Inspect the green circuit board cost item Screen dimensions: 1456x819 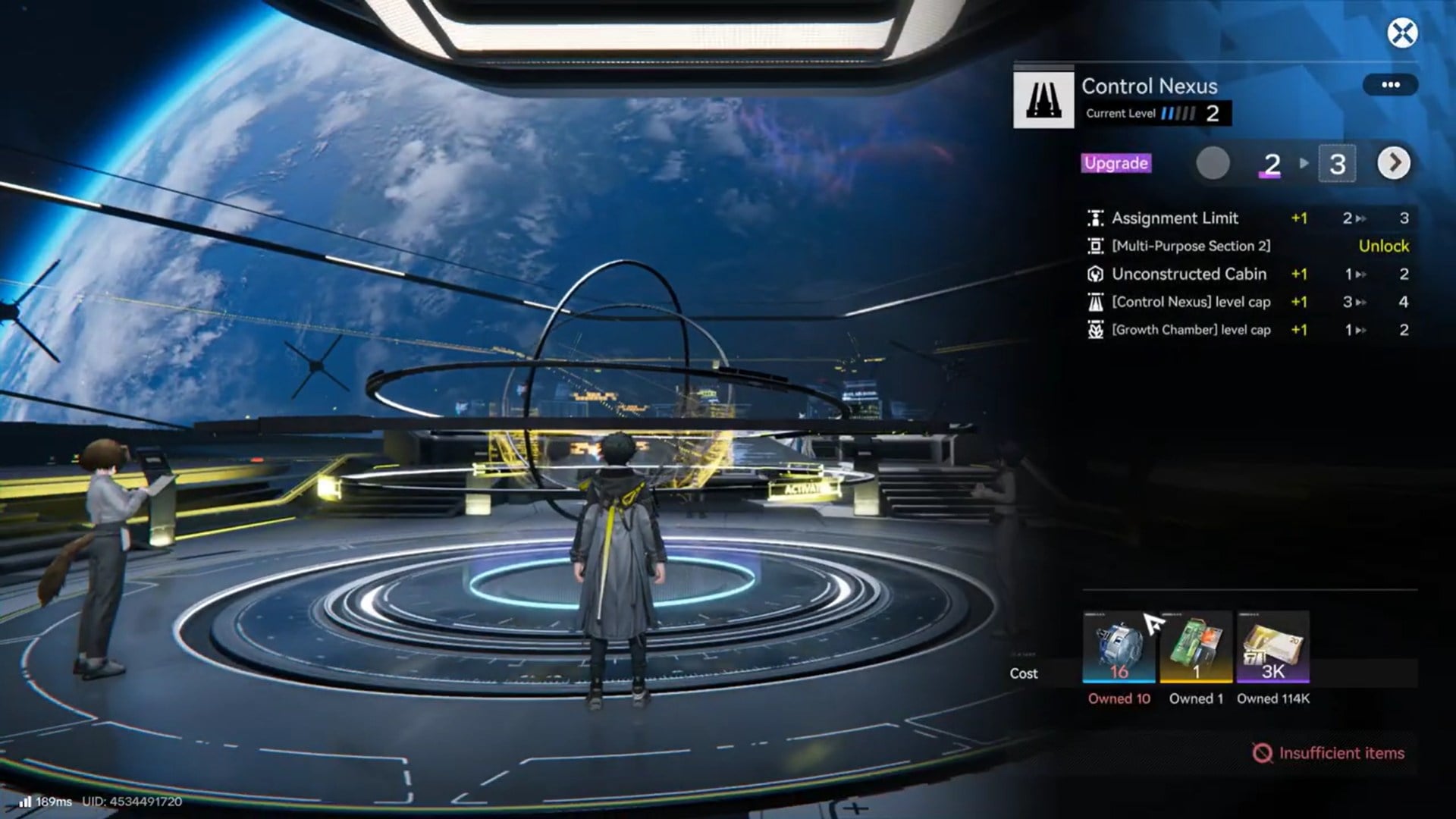click(1196, 647)
